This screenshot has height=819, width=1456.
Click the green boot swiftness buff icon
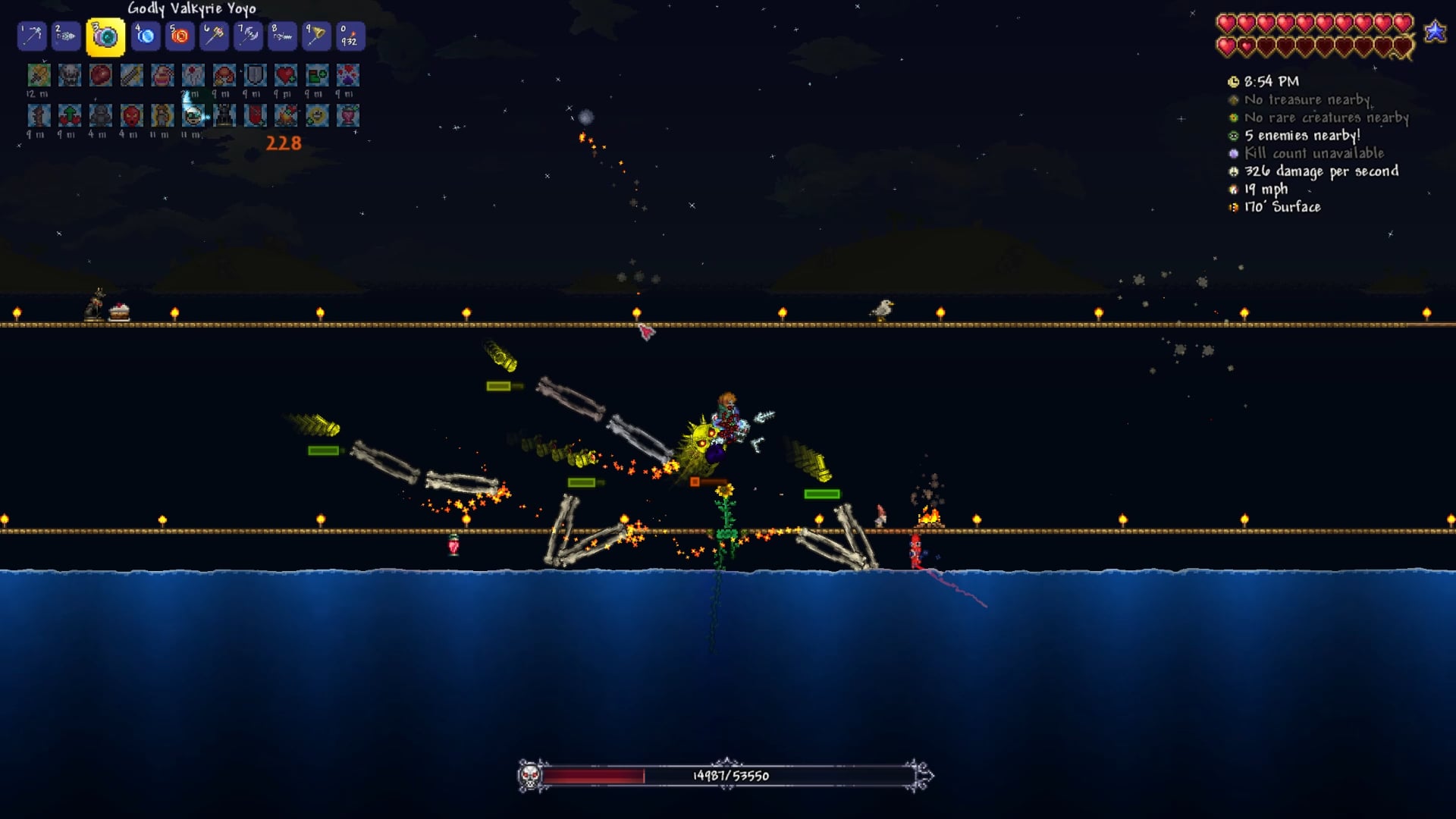click(317, 75)
